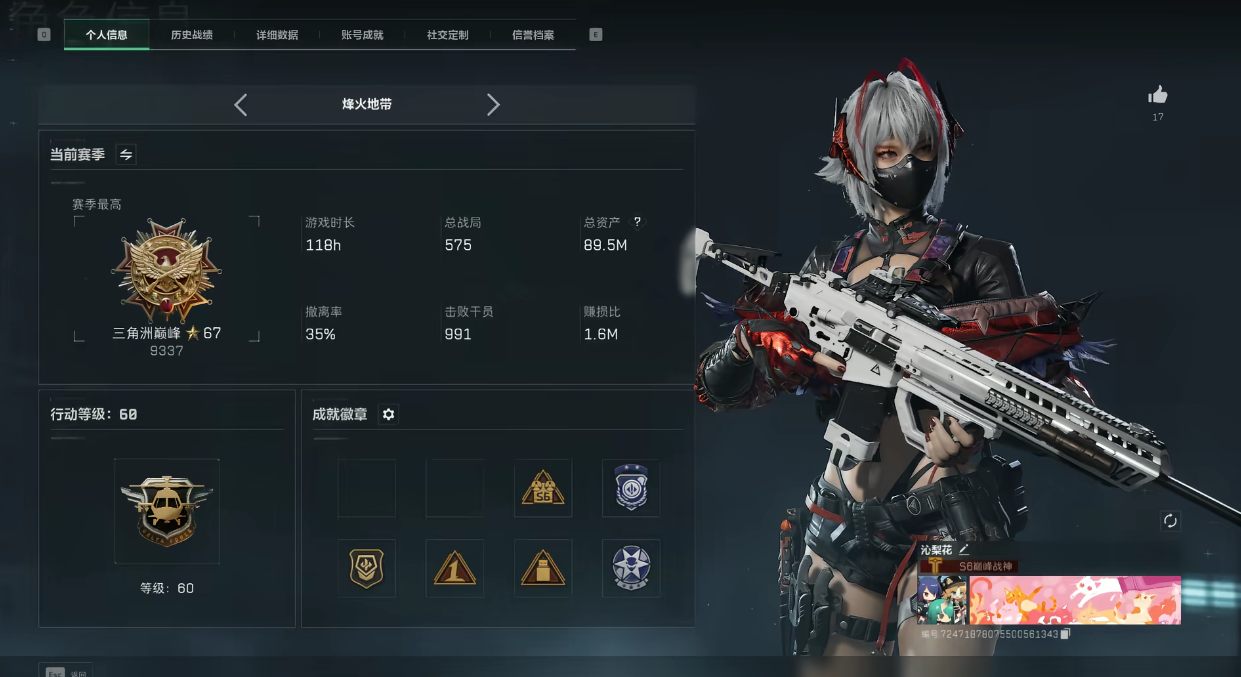Select the number 1 triangle badge
1241x677 pixels.
pos(455,568)
